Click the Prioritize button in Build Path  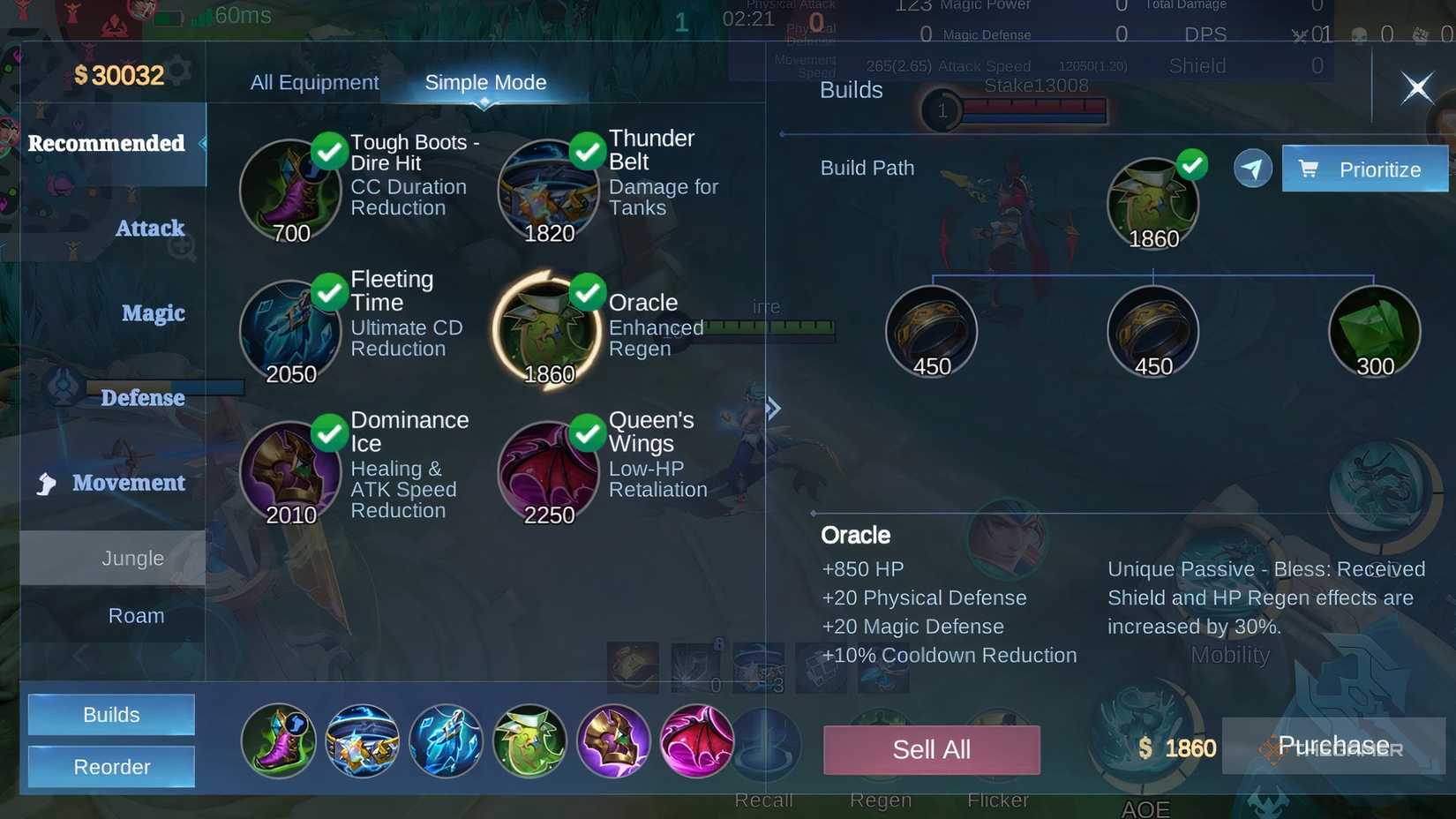pos(1364,169)
